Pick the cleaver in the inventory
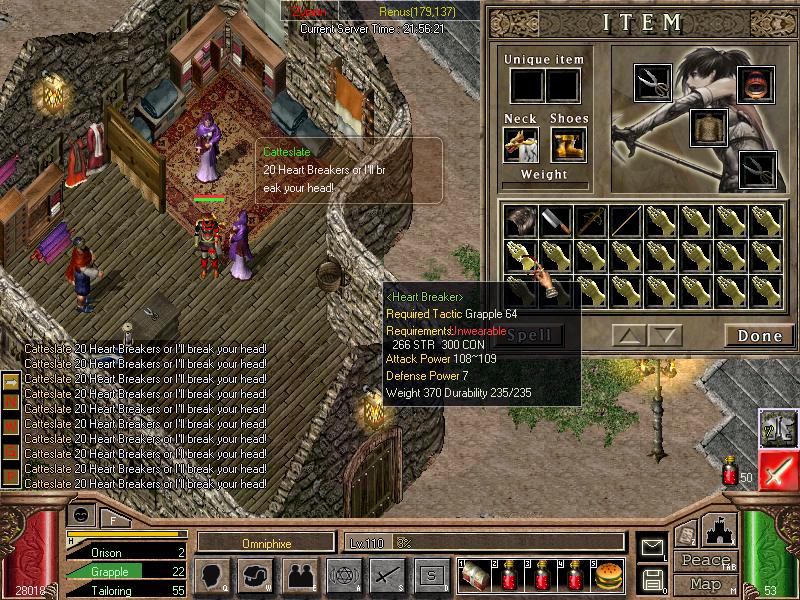This screenshot has width=800, height=600. click(556, 221)
